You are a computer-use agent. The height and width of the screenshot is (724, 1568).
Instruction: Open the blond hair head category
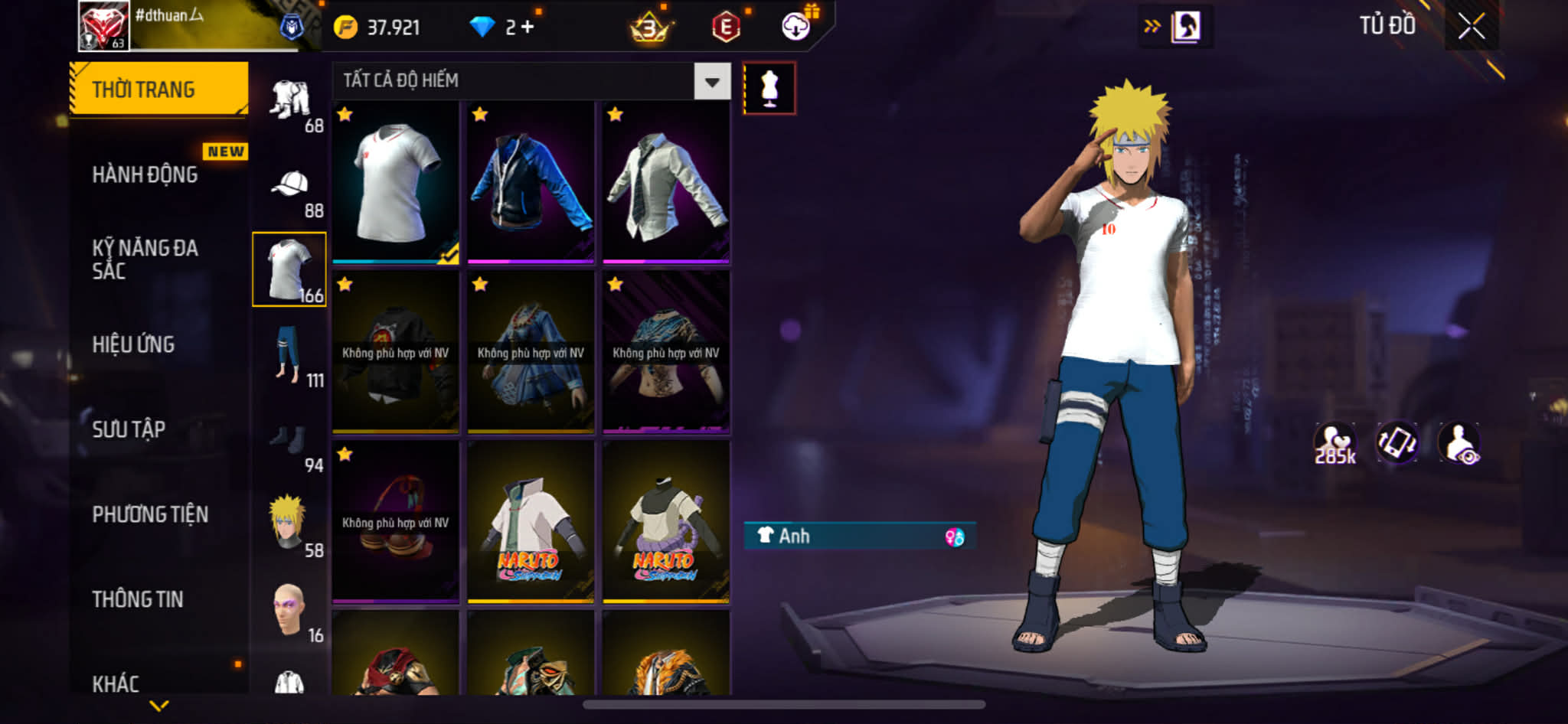(x=289, y=526)
